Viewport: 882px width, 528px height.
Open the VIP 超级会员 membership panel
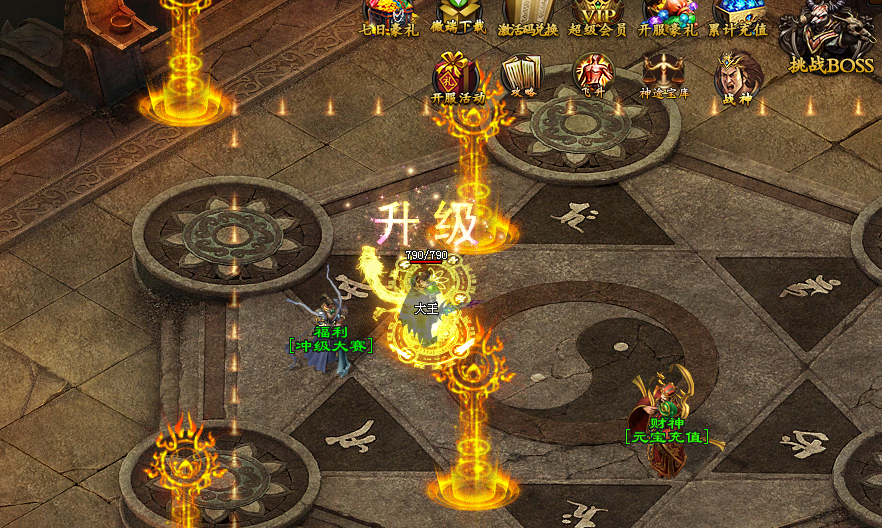click(598, 16)
